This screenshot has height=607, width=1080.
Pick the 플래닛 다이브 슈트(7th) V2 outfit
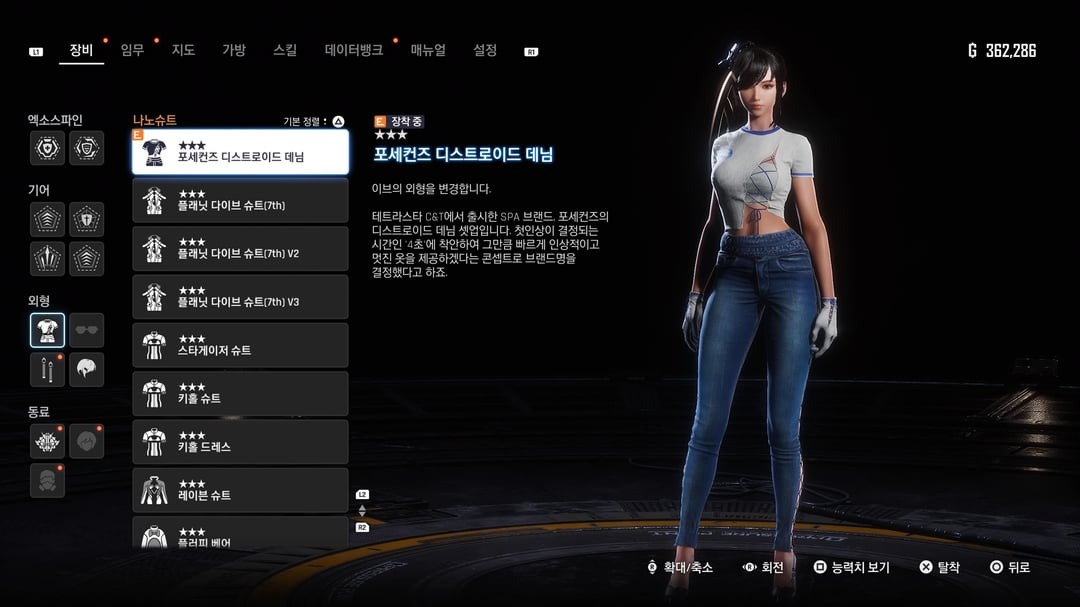[x=240, y=248]
